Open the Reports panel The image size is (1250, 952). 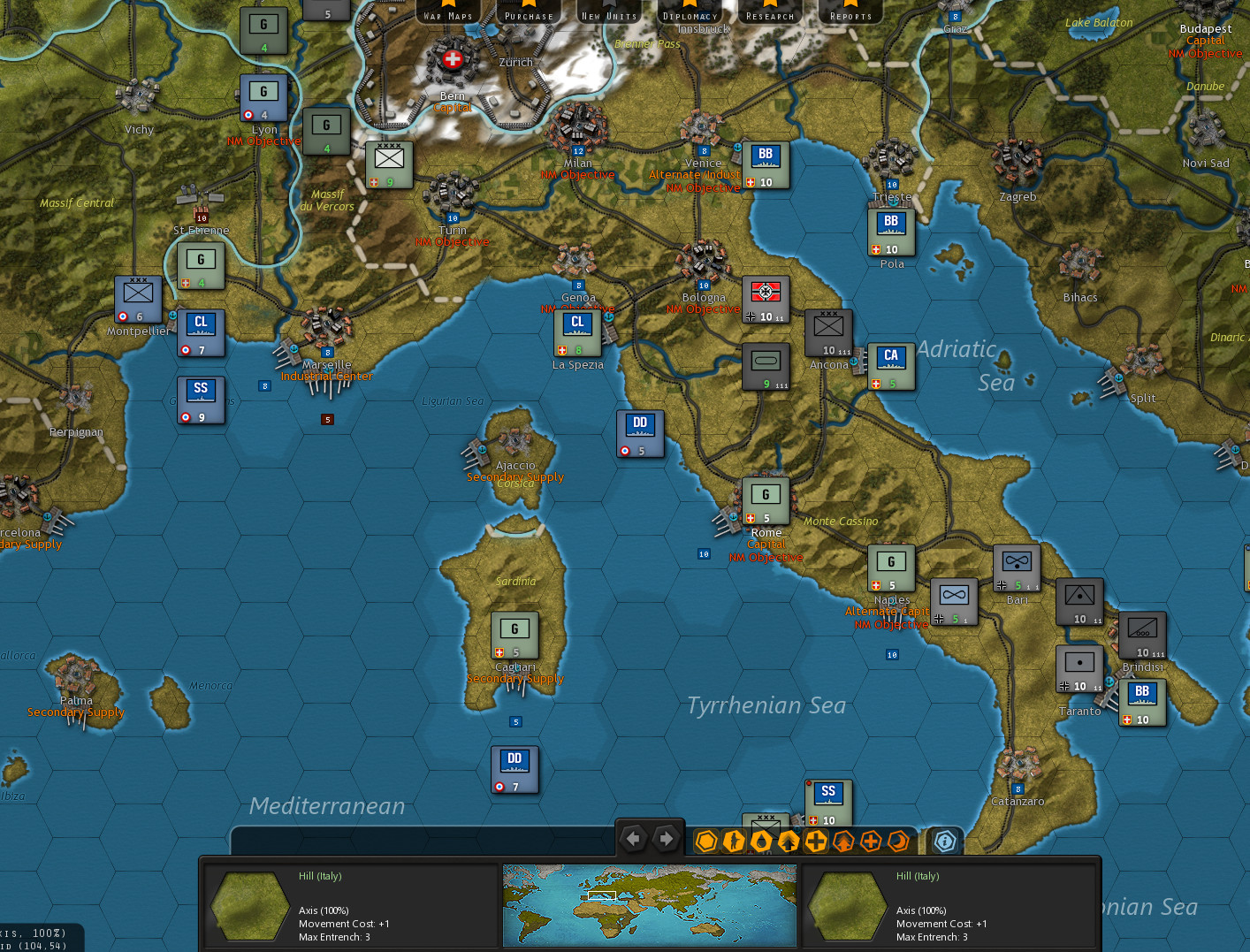pos(850,12)
